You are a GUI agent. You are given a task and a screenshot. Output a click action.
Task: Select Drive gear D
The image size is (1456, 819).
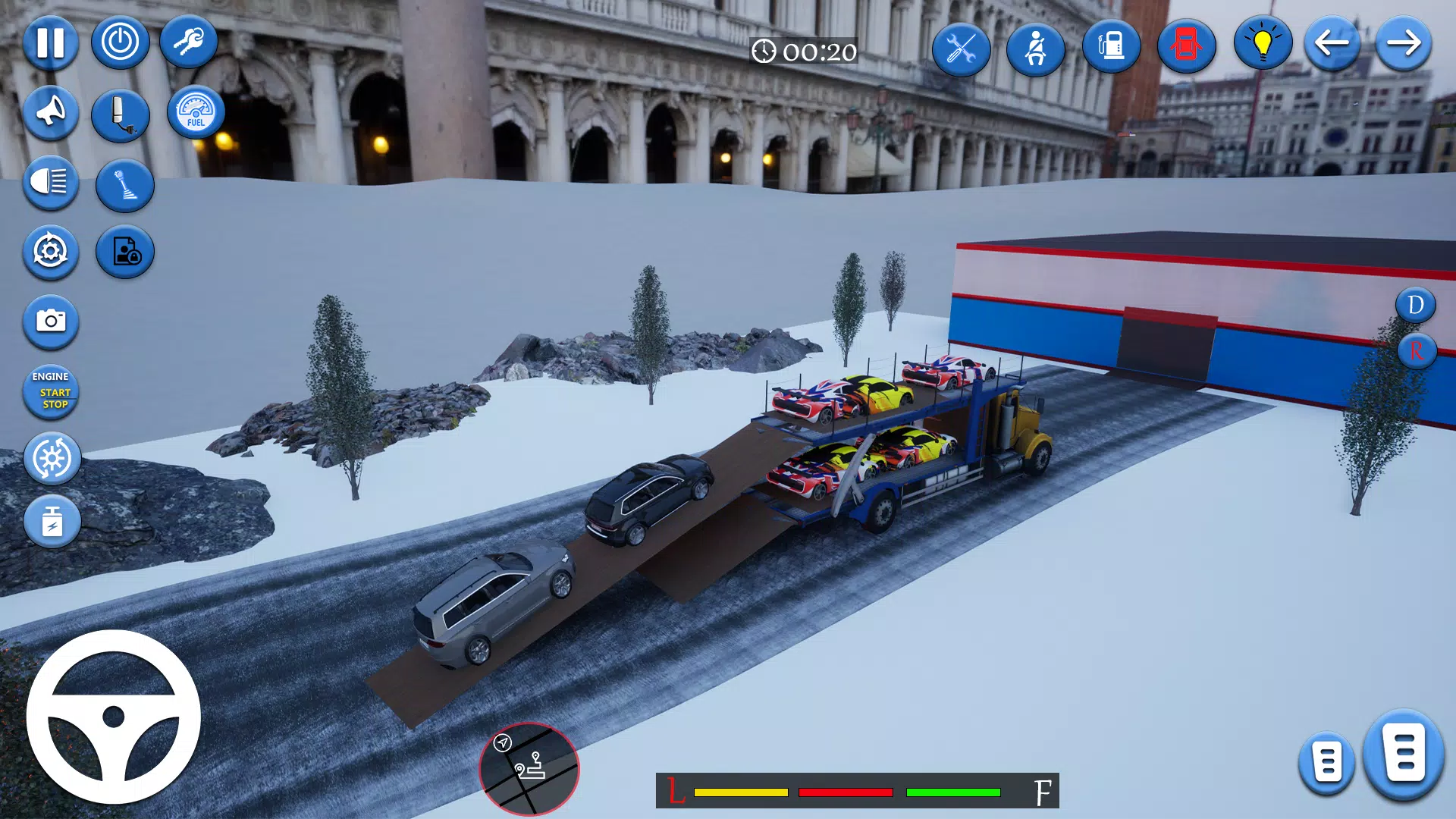click(1415, 306)
